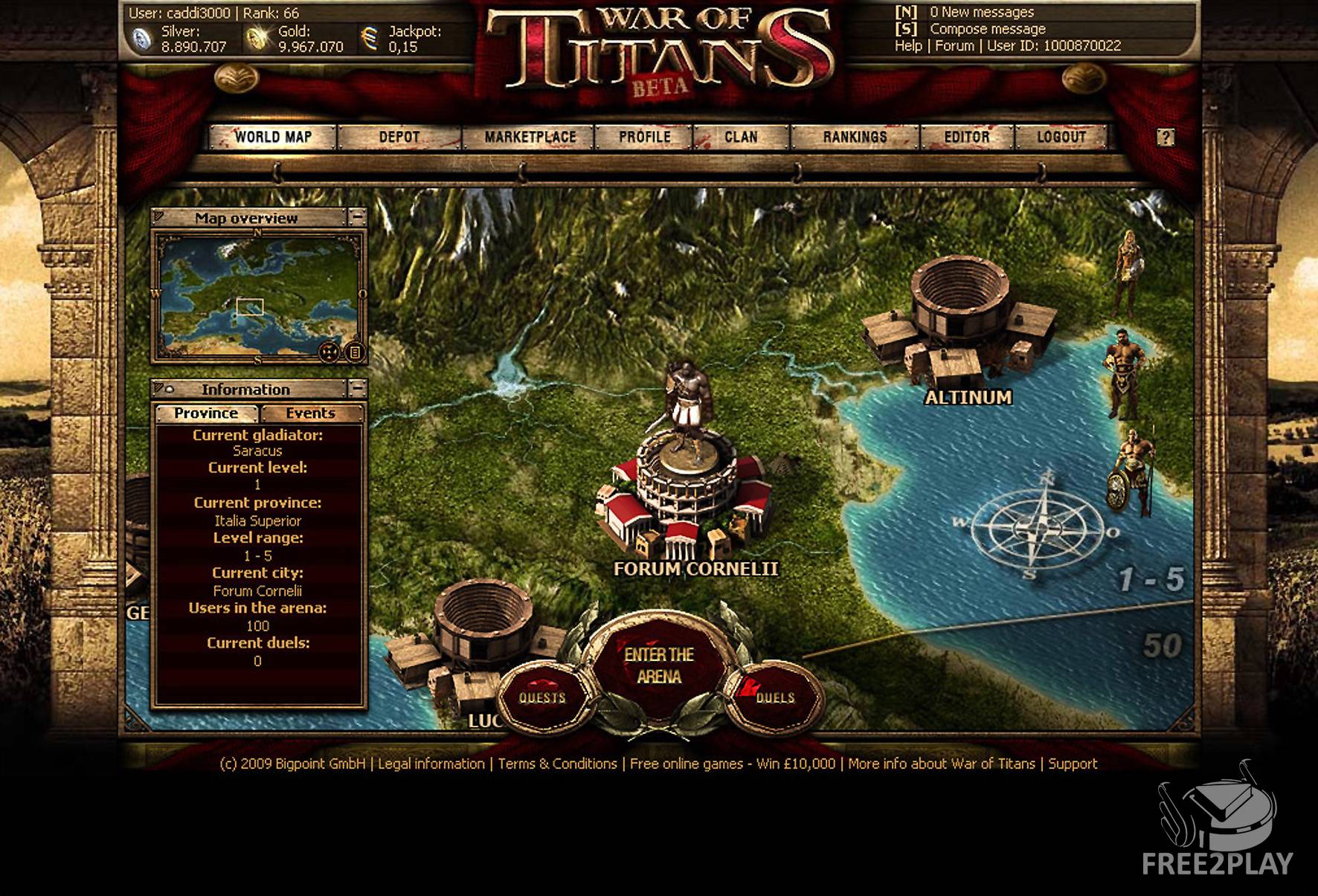Open the World Map menu
This screenshot has width=1318, height=896.
273,137
